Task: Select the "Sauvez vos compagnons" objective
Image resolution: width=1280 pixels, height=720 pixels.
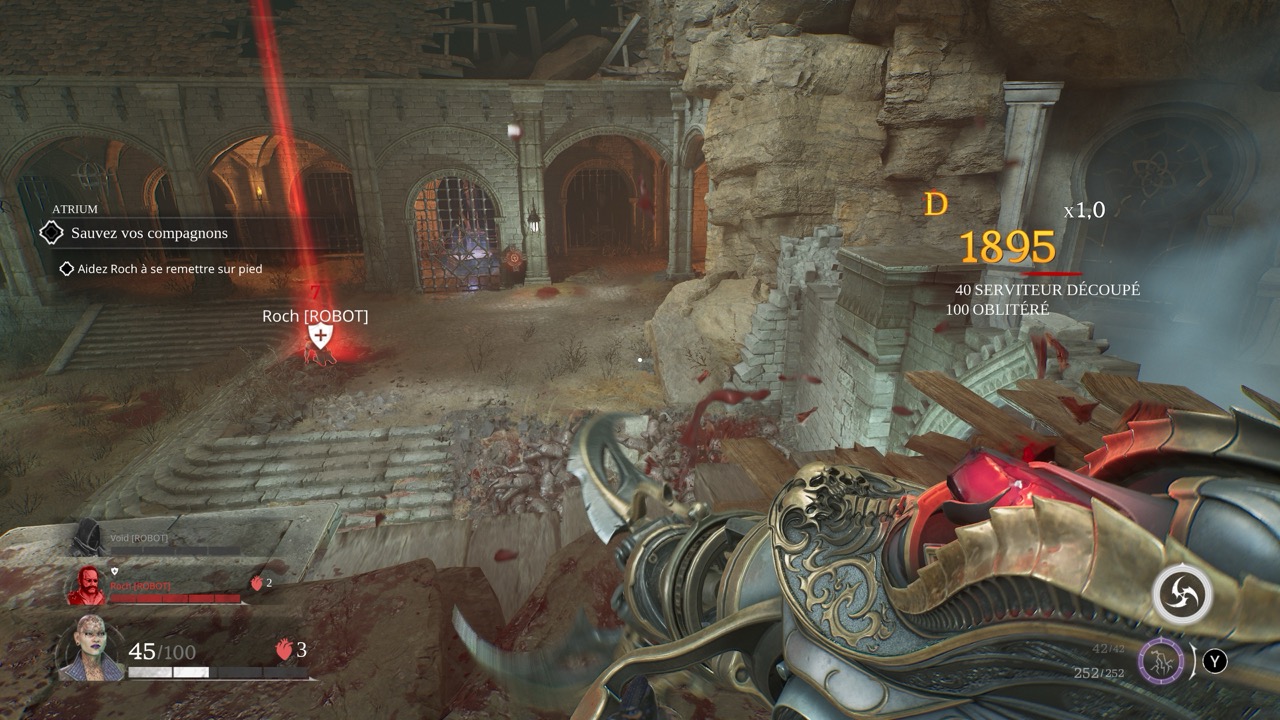Action: tap(149, 233)
